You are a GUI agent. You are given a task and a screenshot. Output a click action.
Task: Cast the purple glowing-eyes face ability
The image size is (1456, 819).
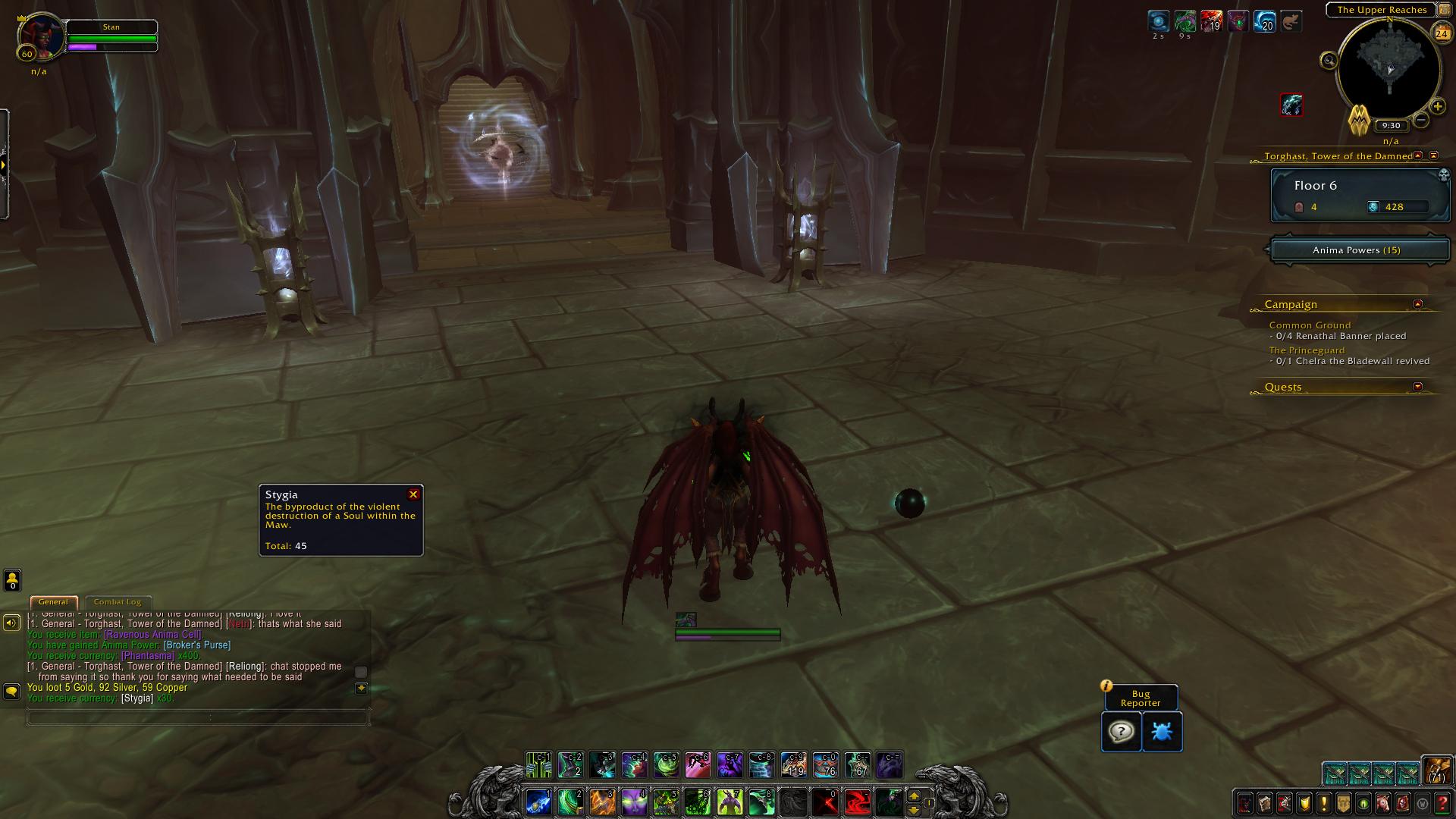click(x=634, y=802)
